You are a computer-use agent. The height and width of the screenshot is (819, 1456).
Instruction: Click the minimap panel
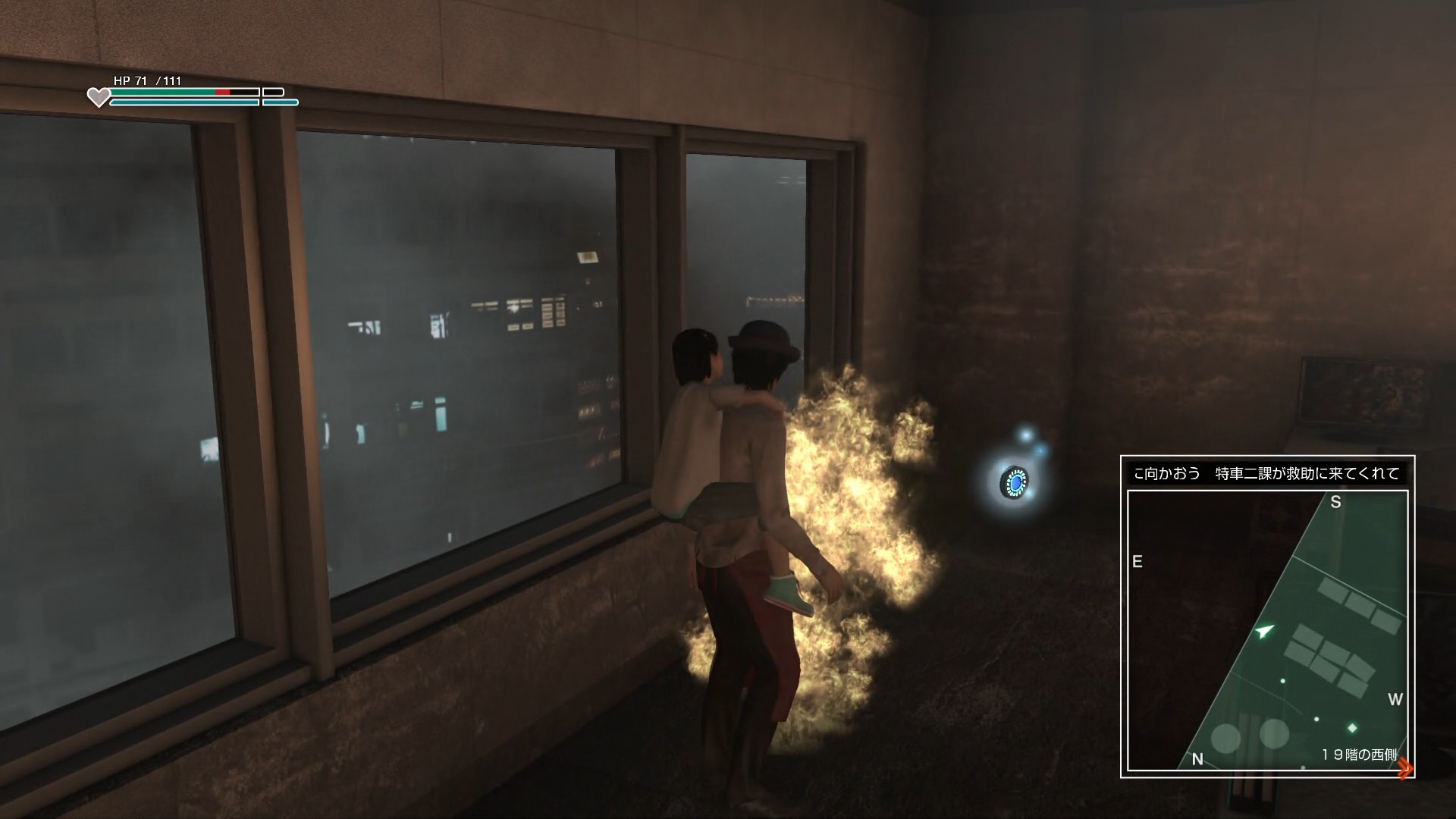click(x=1267, y=629)
